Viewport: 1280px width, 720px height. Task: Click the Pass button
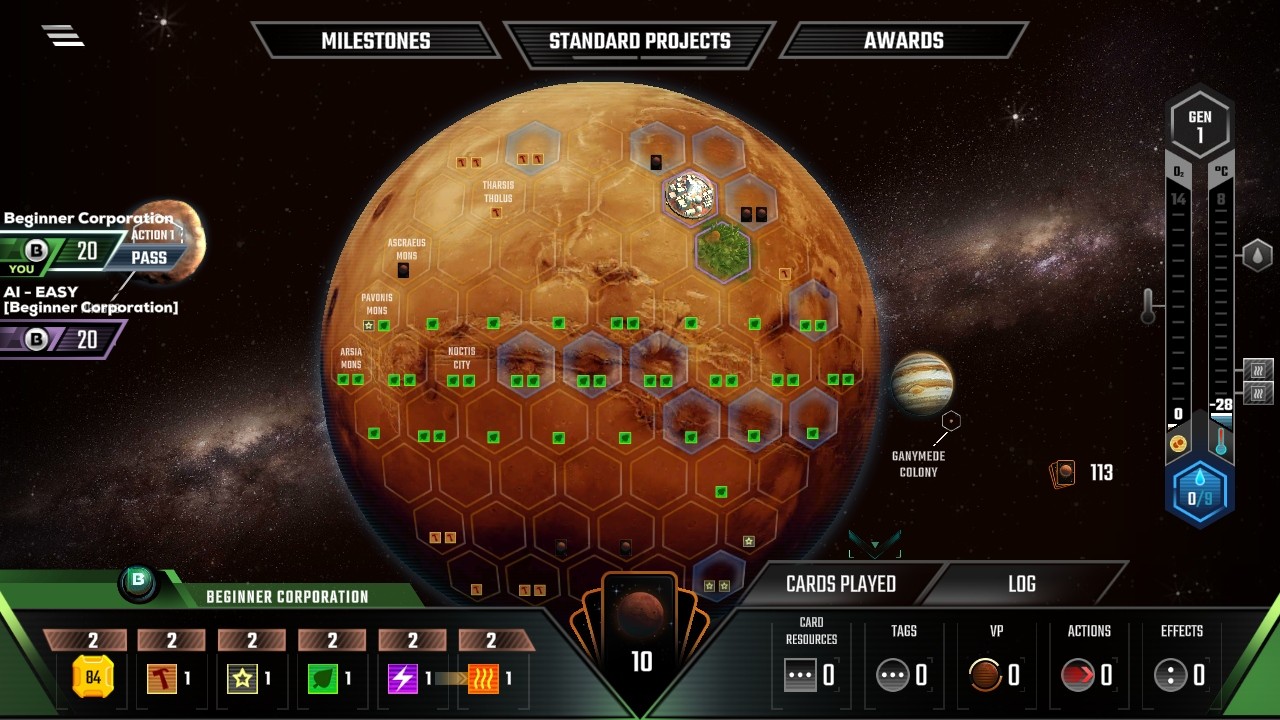tap(149, 257)
